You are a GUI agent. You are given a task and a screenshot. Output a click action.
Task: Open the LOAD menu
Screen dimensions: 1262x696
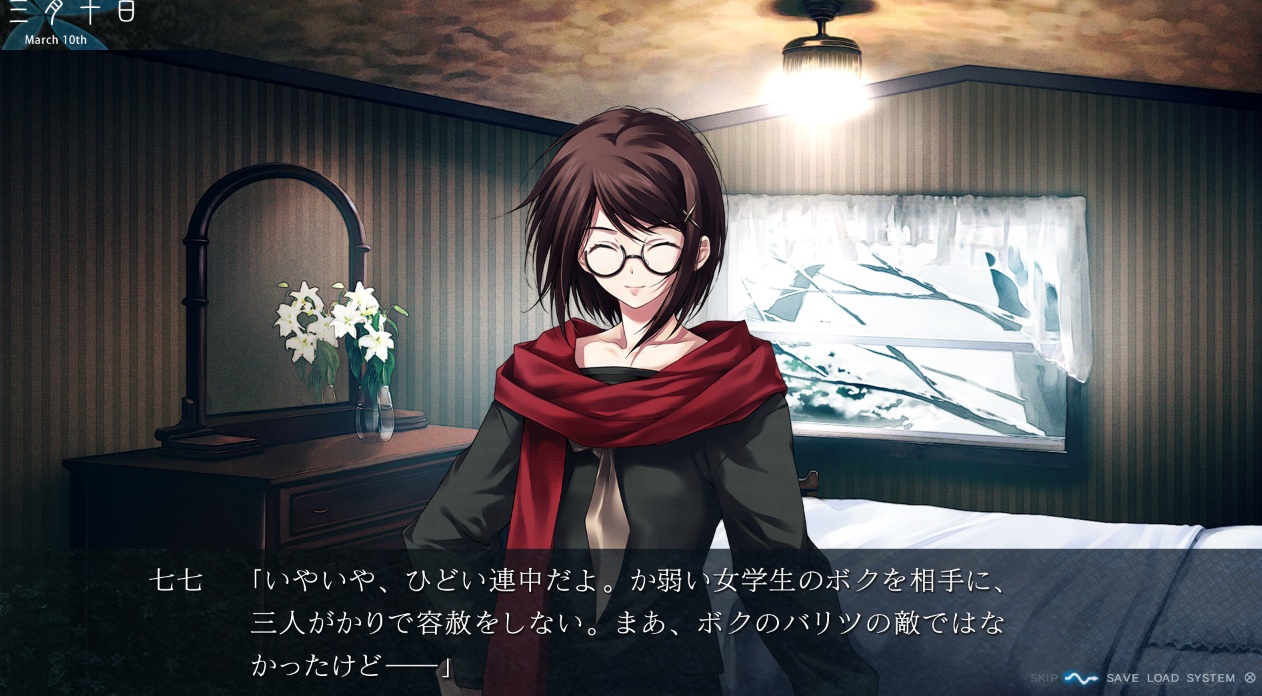click(x=1162, y=678)
